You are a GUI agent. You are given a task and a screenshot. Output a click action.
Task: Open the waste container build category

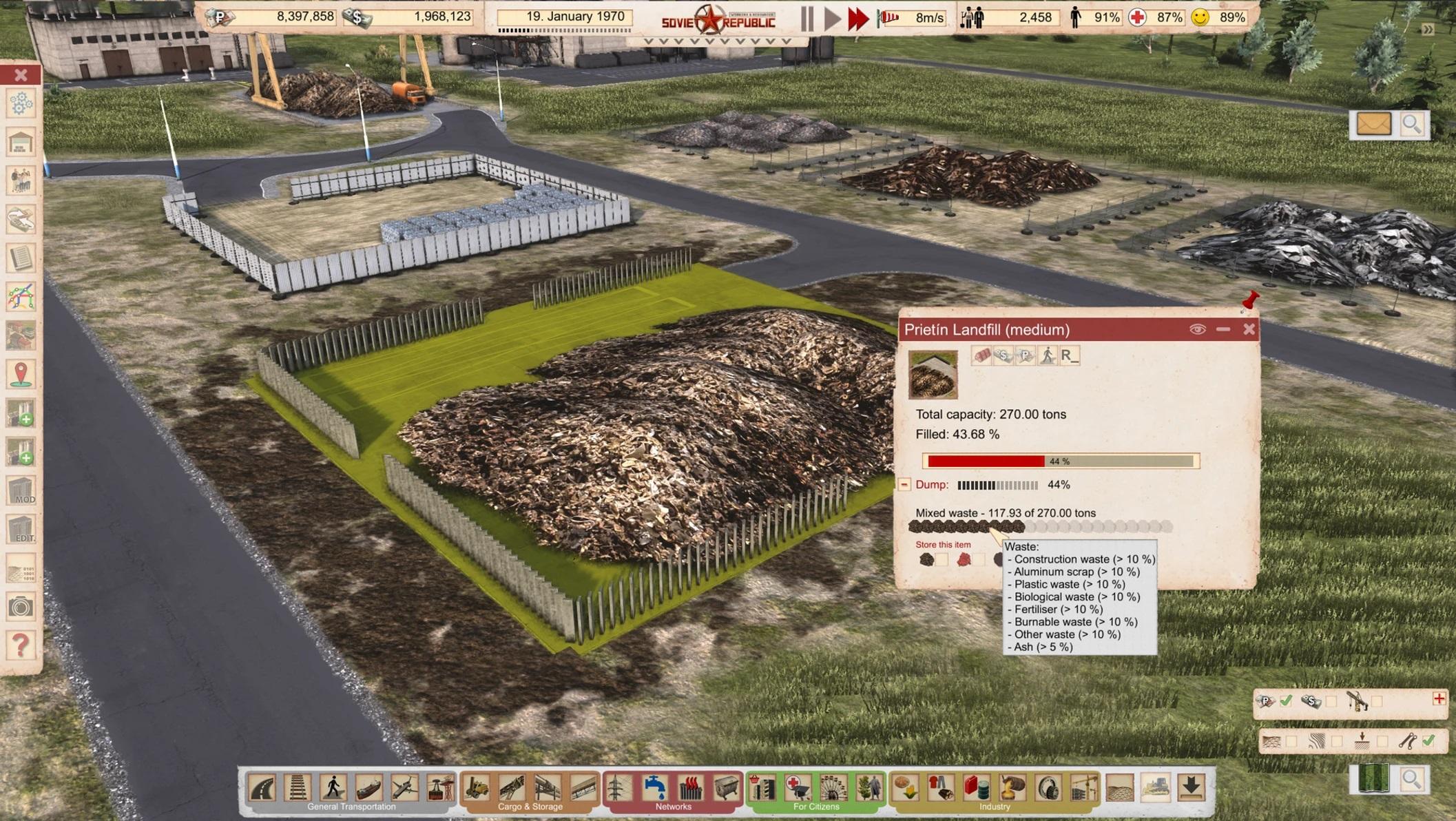726,787
